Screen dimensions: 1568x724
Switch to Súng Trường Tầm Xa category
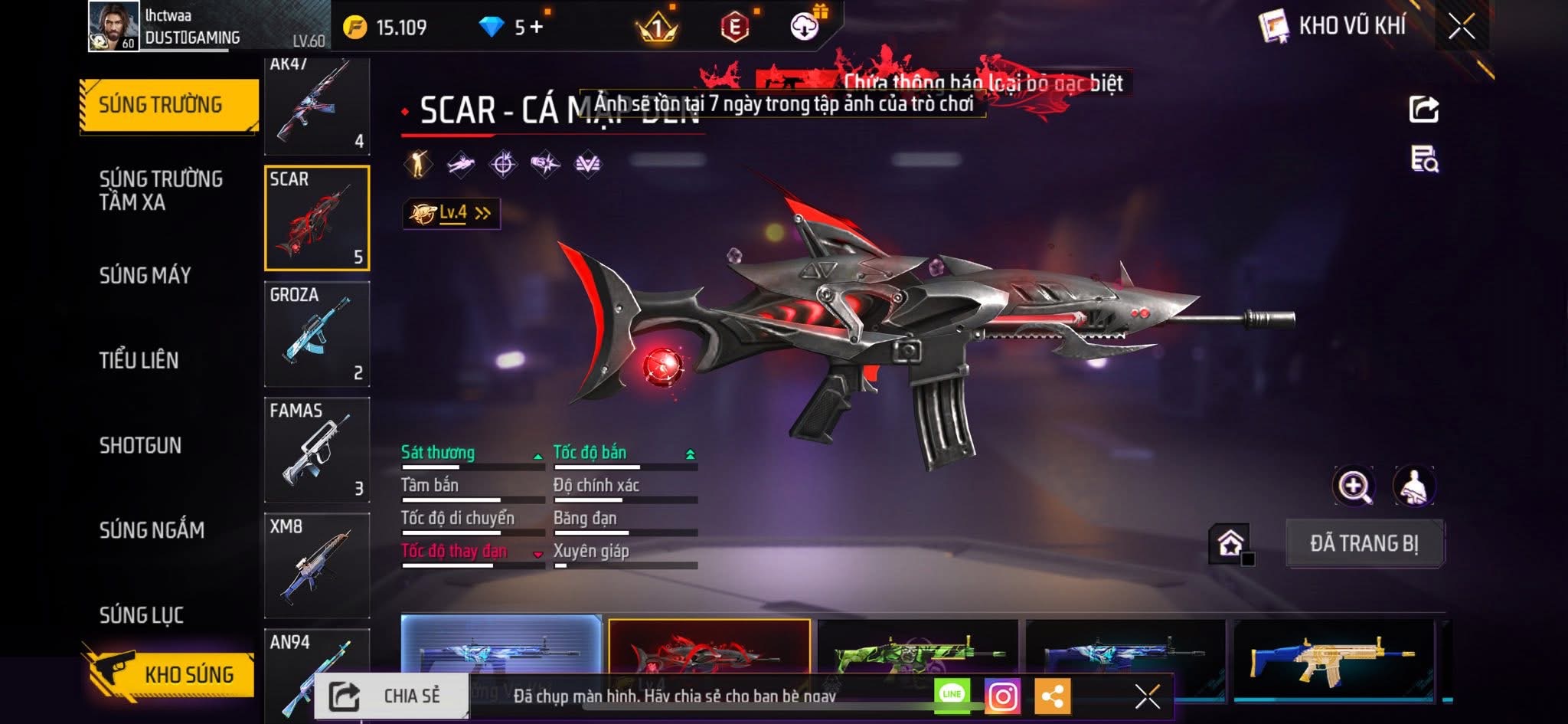point(161,191)
